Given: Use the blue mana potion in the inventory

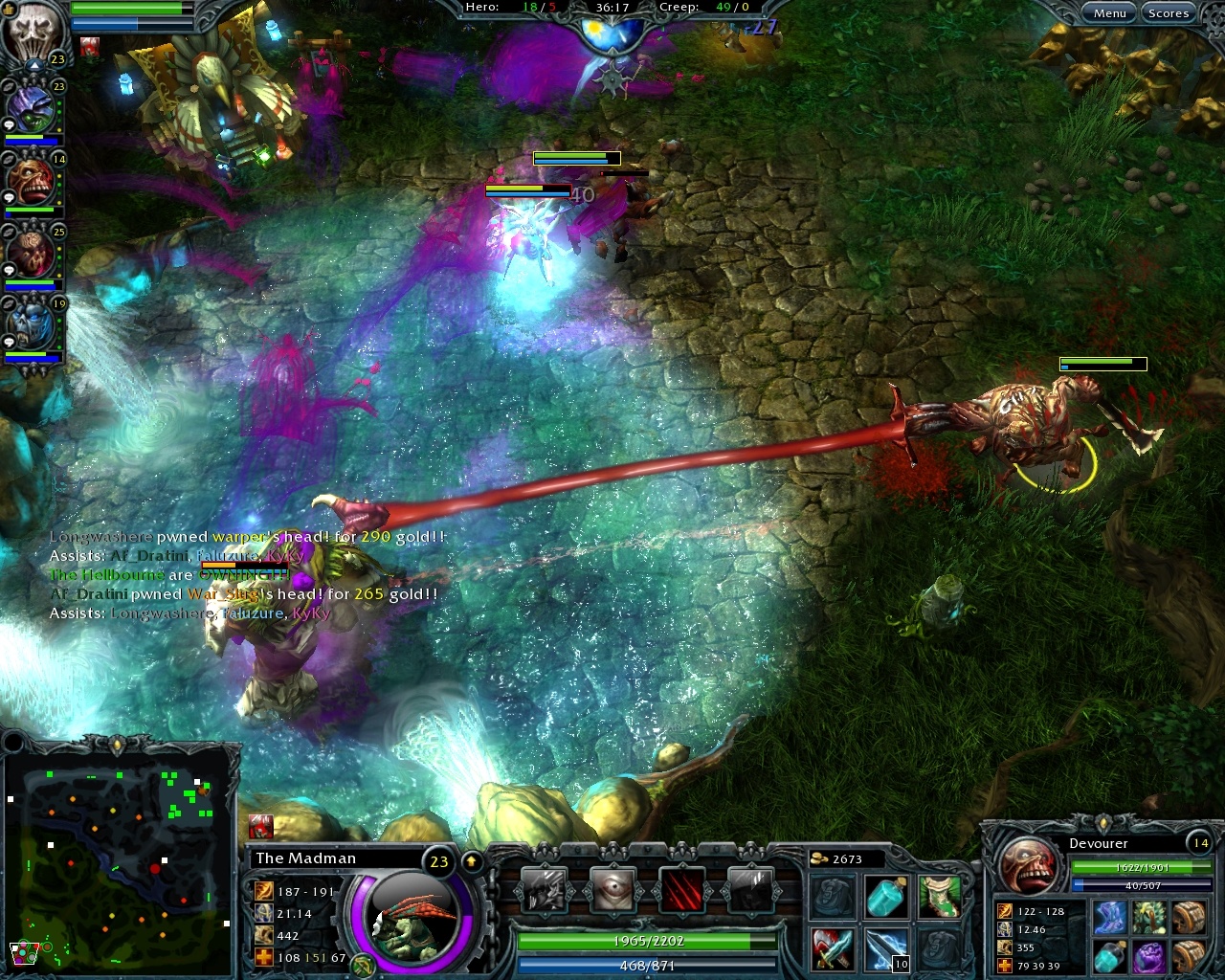Looking at the screenshot, I should pyautogui.click(x=885, y=897).
